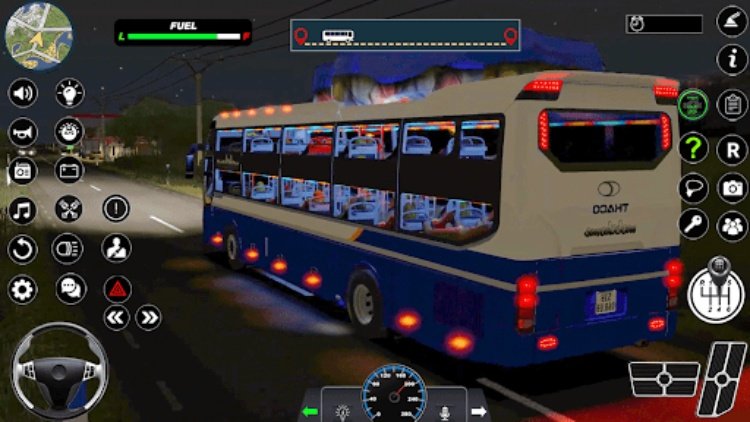The height and width of the screenshot is (422, 750).
Task: Show help via green question mark
Action: click(x=693, y=149)
